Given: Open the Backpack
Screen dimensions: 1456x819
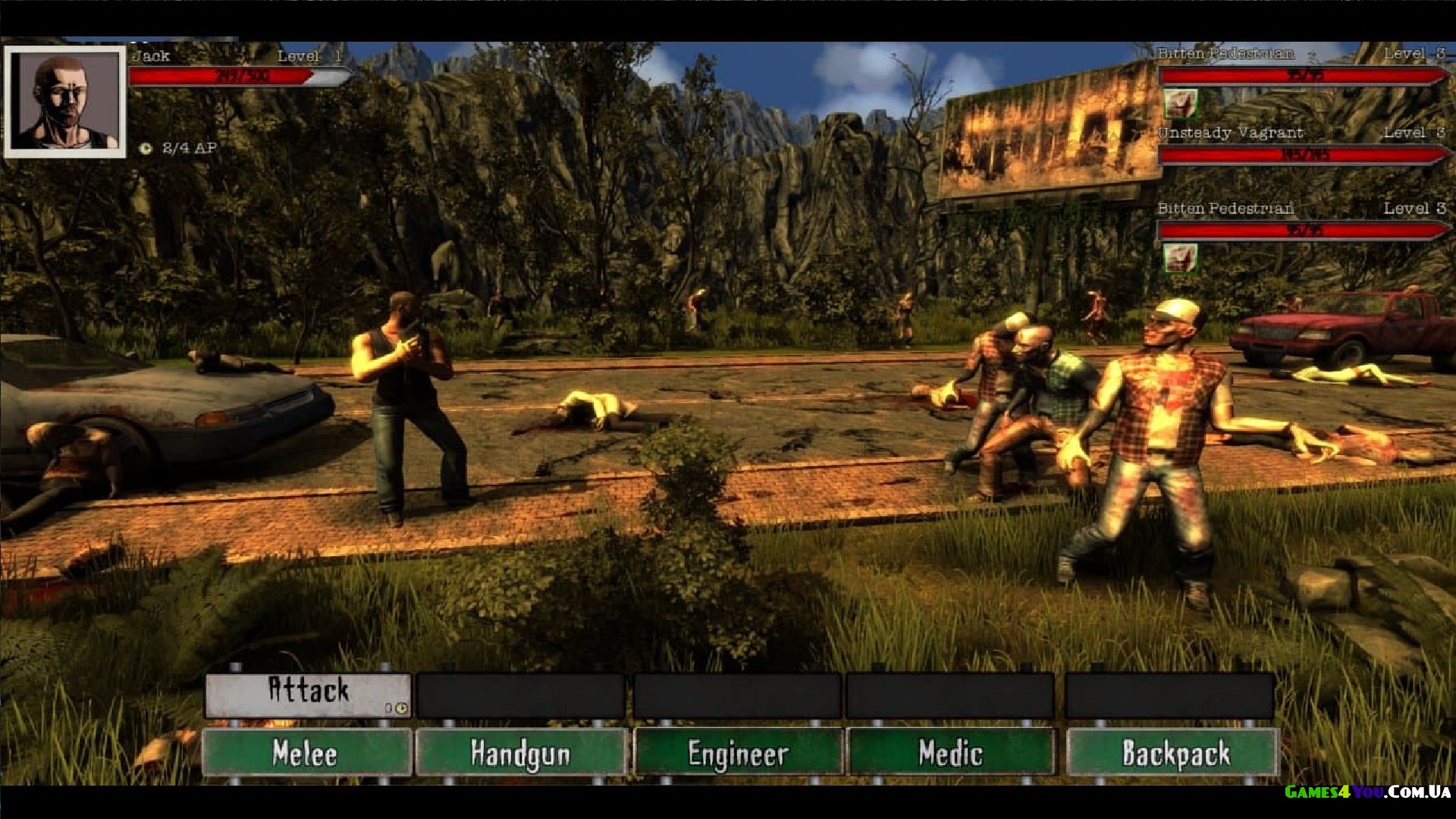Looking at the screenshot, I should click(x=1174, y=753).
